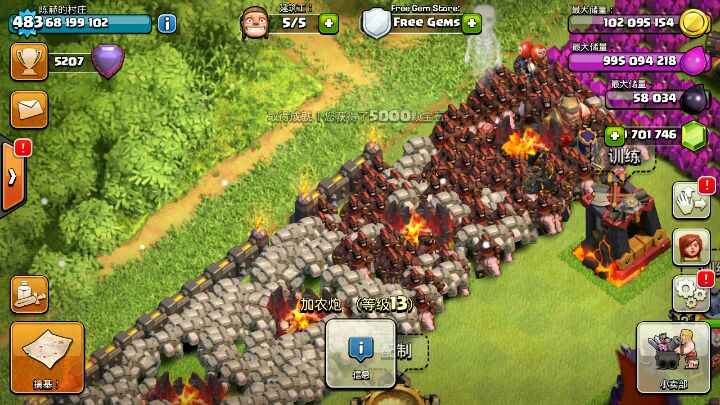Viewport: 720px width, 405px height.
Task: Open the mail envelope inbox
Action: pyautogui.click(x=29, y=105)
